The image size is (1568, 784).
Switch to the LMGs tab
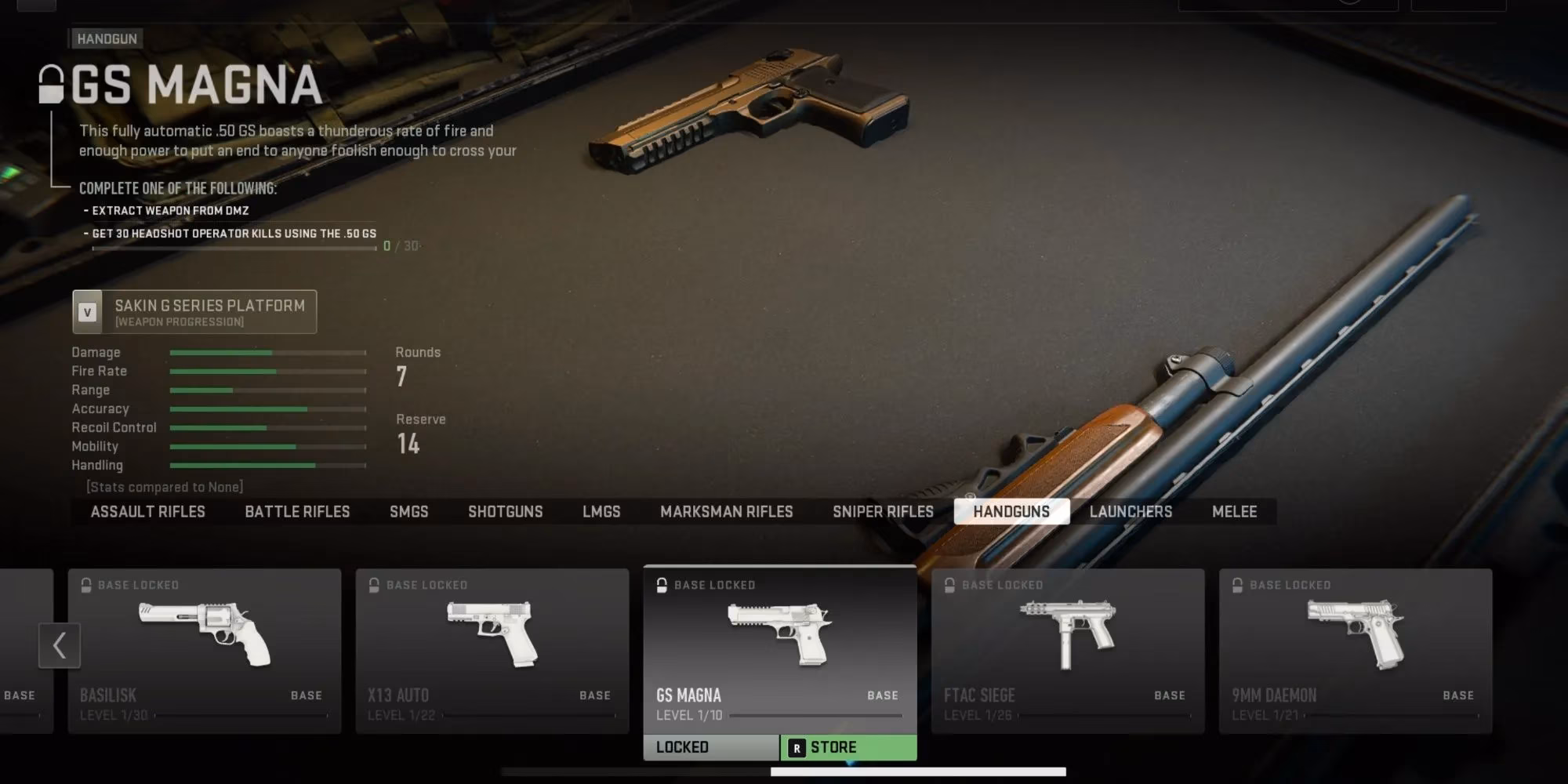(x=601, y=512)
